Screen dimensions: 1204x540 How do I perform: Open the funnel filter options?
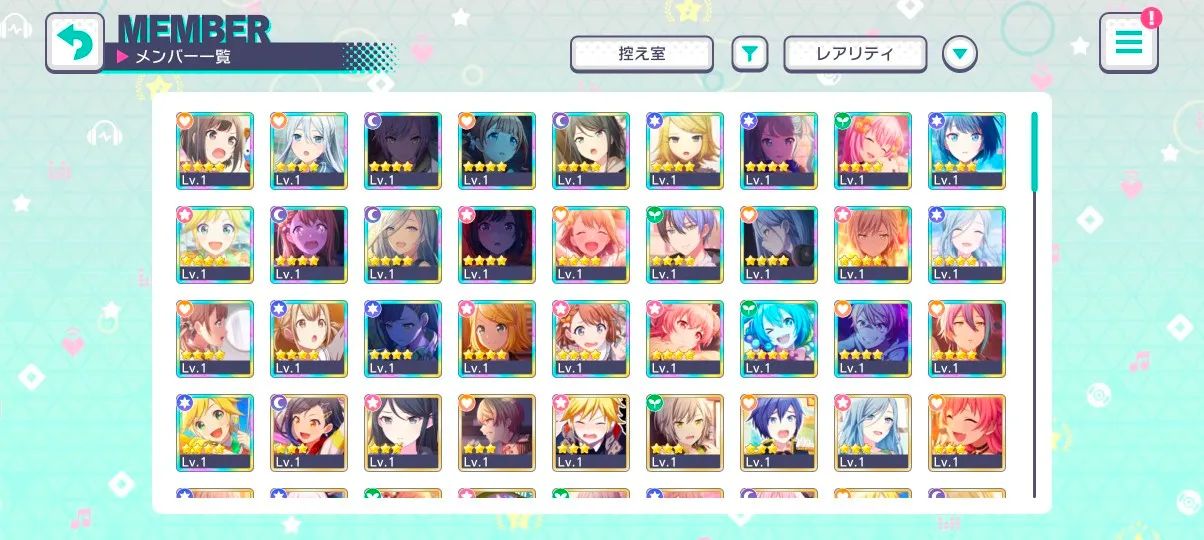(749, 54)
